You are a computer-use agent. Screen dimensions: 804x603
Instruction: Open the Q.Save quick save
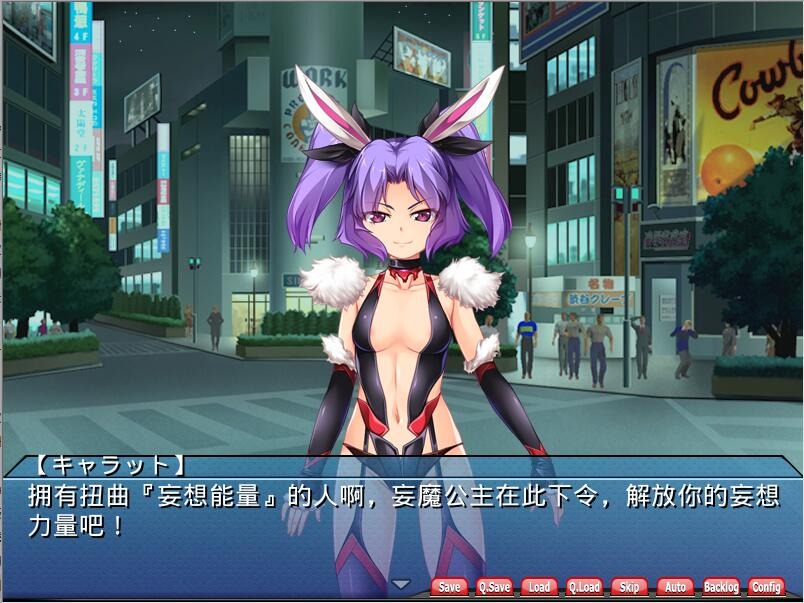pos(494,587)
